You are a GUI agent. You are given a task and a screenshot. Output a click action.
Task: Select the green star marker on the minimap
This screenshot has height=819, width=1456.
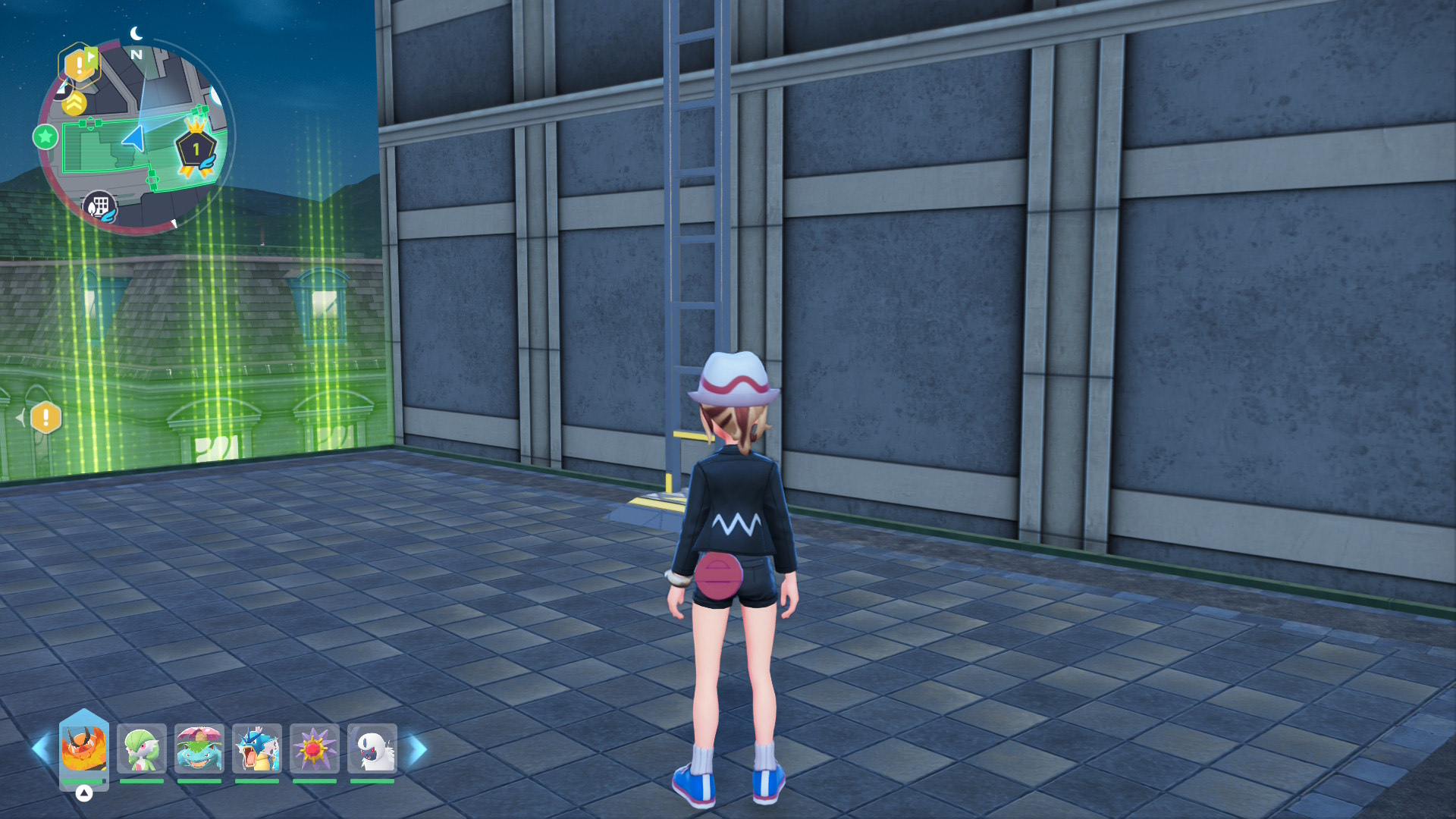45,137
